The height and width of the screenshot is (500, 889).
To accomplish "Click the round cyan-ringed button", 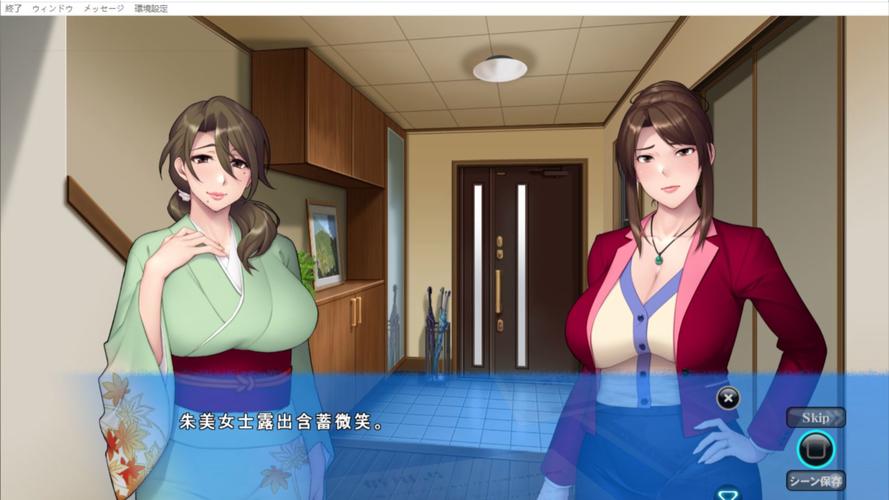I will (x=815, y=448).
